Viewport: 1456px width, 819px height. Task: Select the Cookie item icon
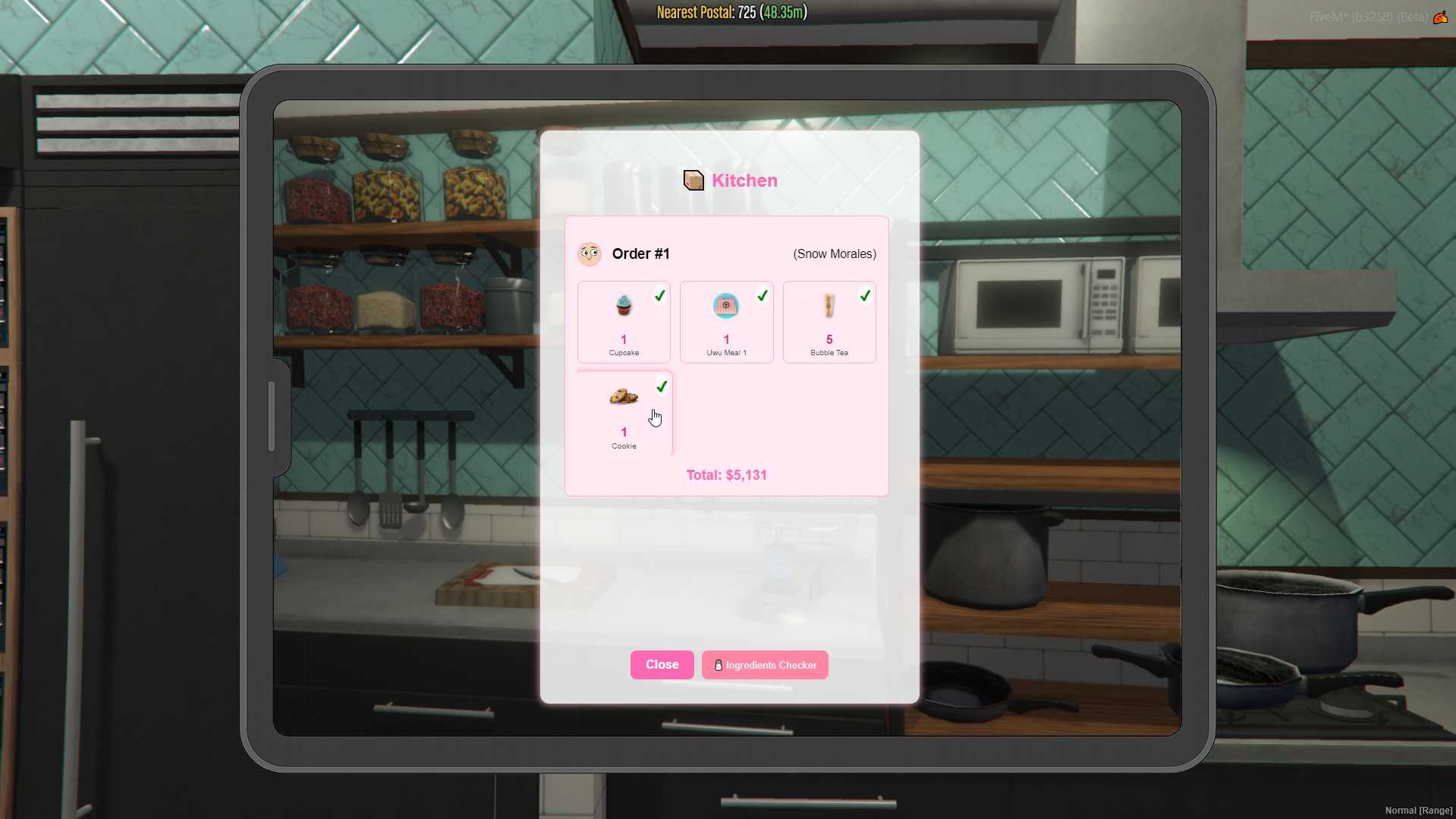622,396
